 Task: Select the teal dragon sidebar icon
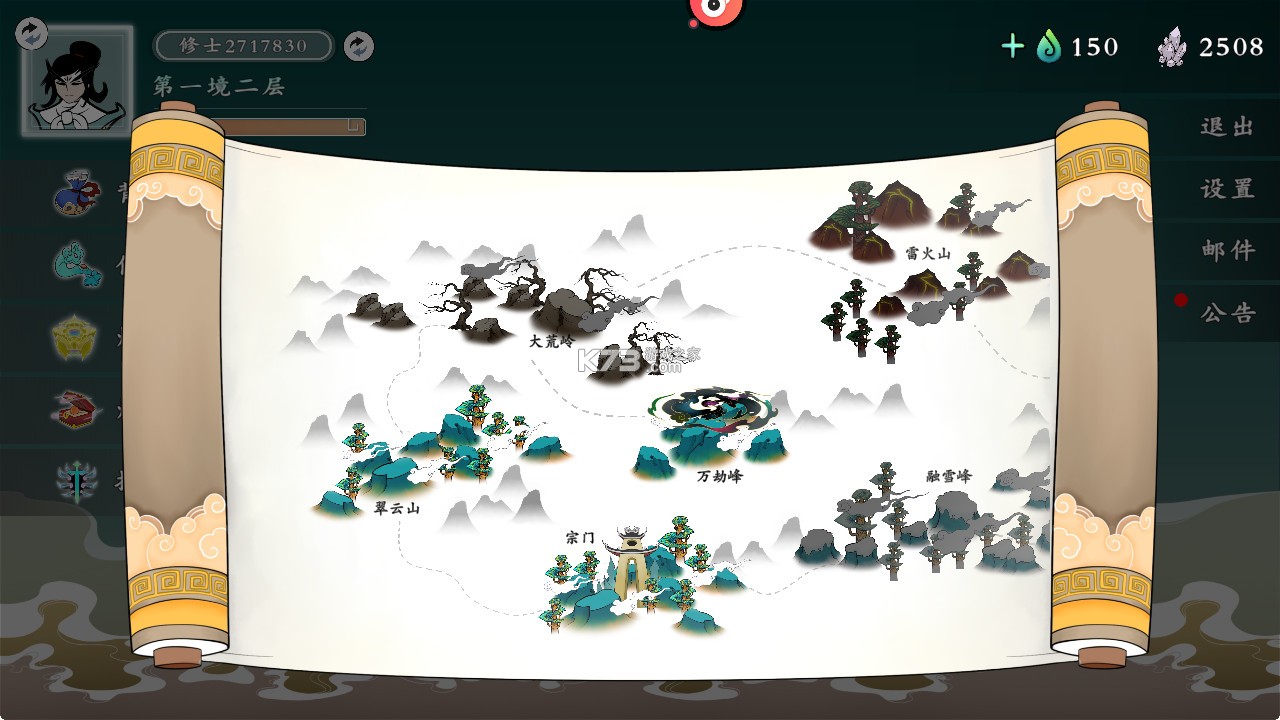(78, 265)
